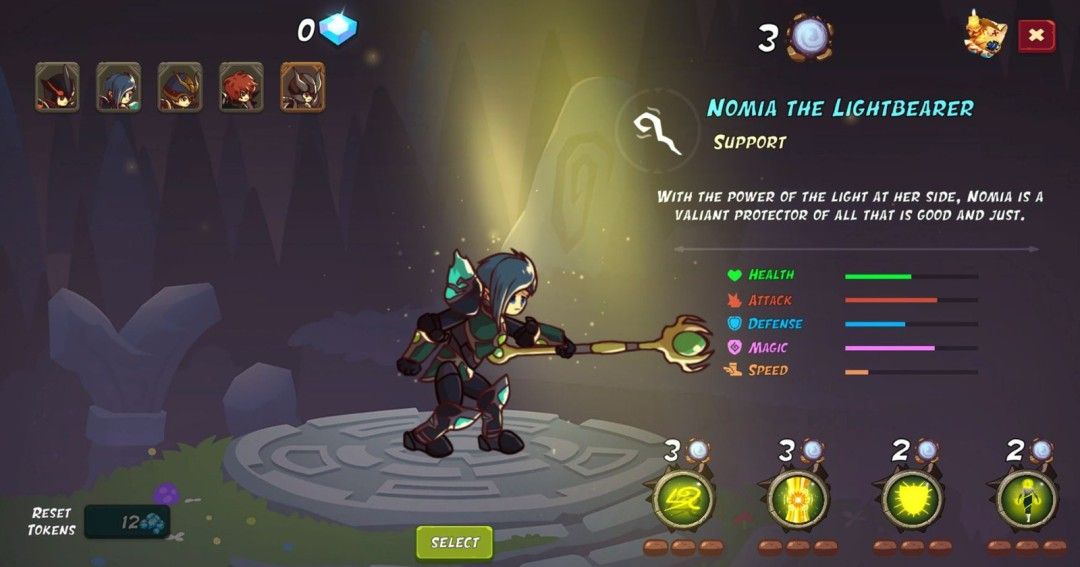Select the horned dark hero portrait
This screenshot has width=1080, height=567.
pyautogui.click(x=302, y=87)
